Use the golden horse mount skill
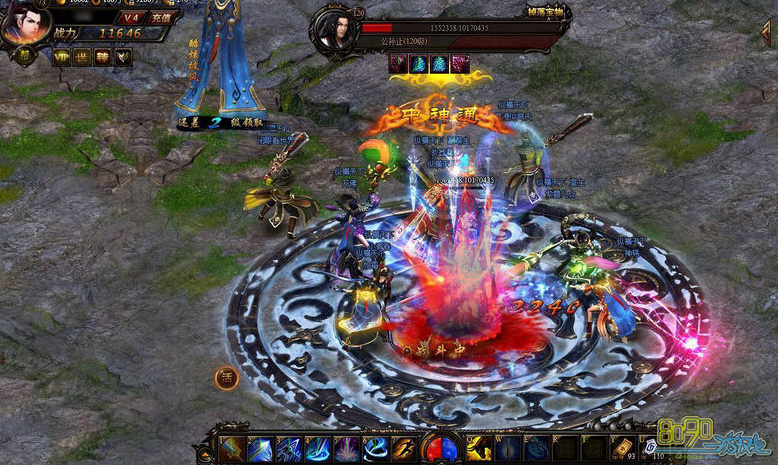This screenshot has height=465, width=778. click(x=479, y=449)
